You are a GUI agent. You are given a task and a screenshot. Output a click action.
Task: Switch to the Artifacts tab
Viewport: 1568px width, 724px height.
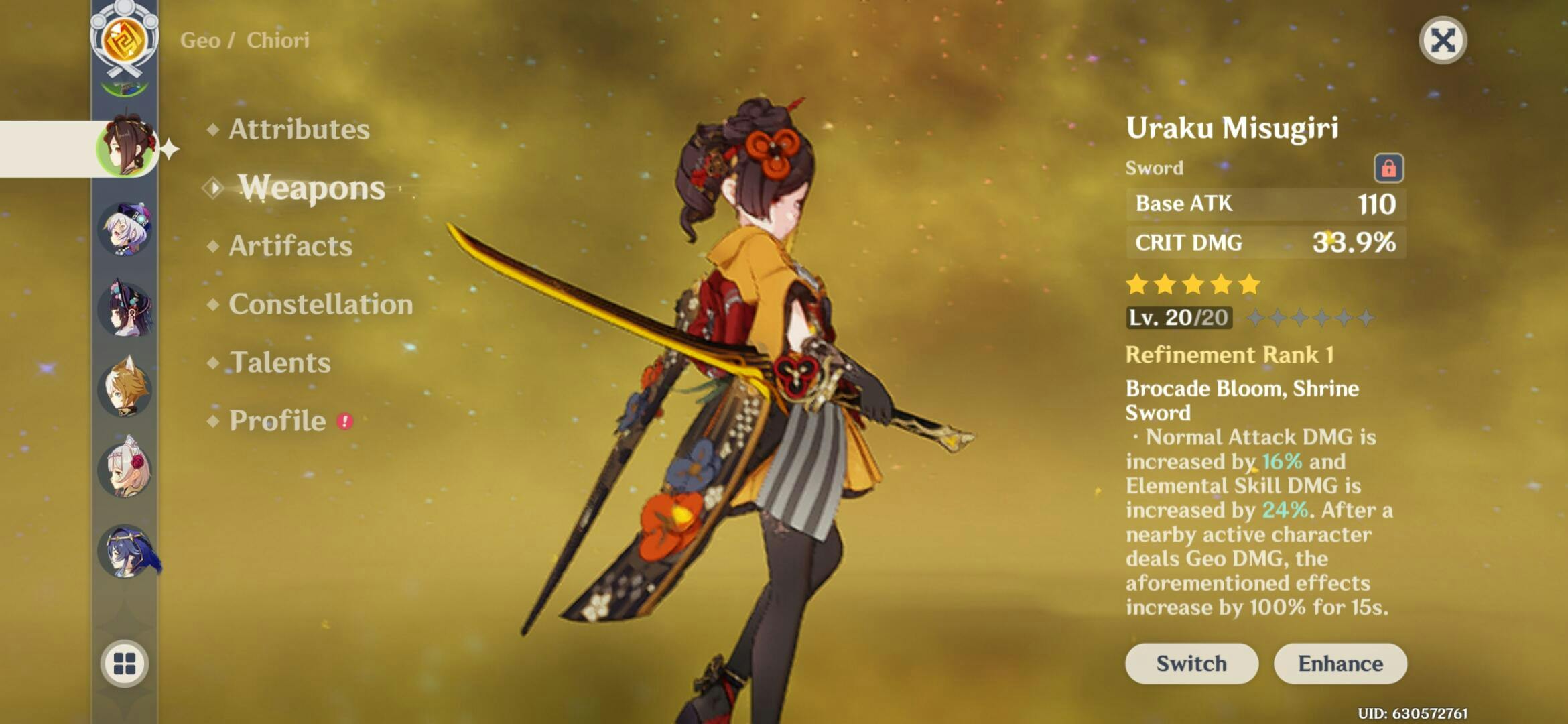tap(290, 246)
